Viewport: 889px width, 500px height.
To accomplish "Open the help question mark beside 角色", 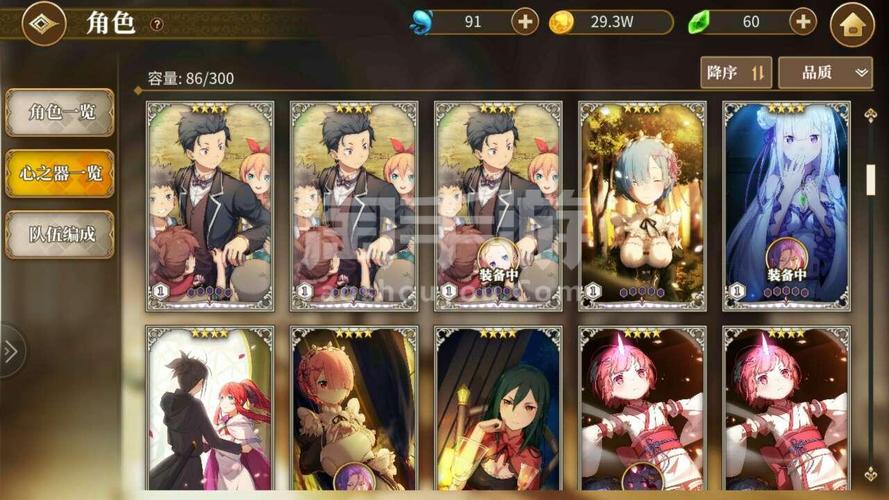I will 157,24.
